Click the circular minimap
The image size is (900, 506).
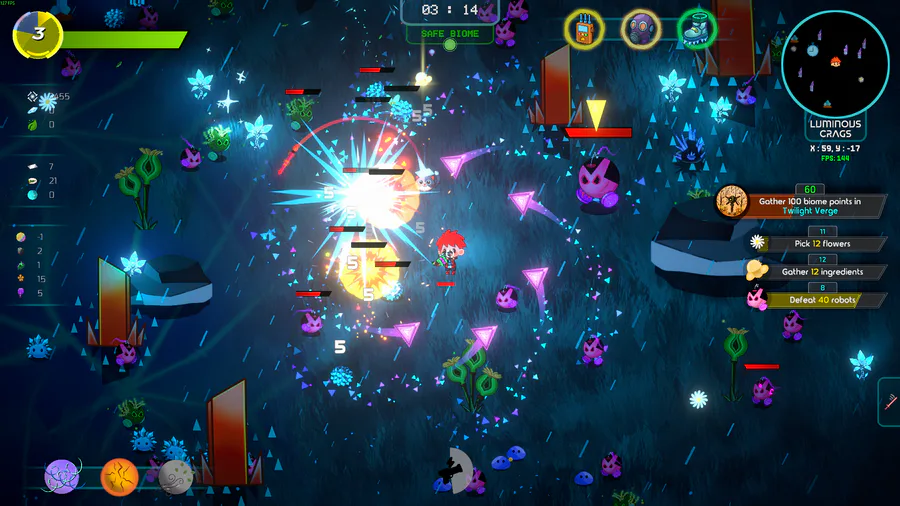pyautogui.click(x=836, y=63)
